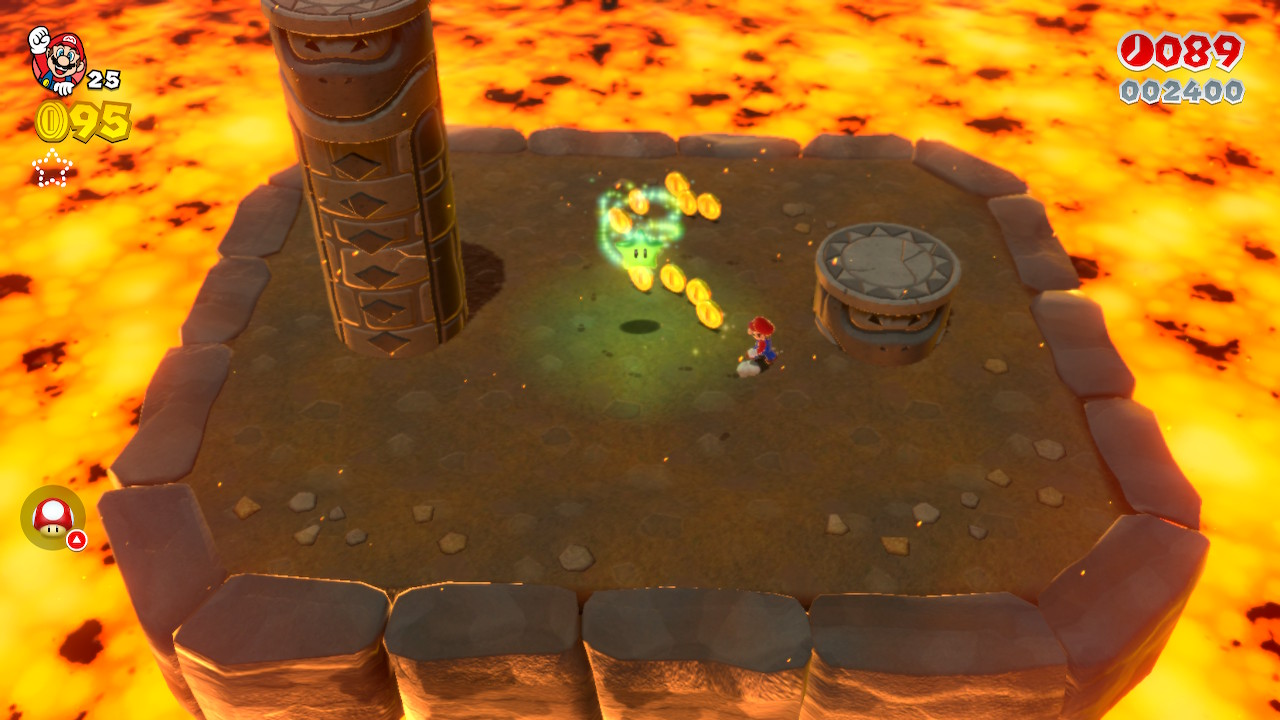Click Mario's character lives icon
This screenshot has height=720, width=1280.
[x=58, y=61]
